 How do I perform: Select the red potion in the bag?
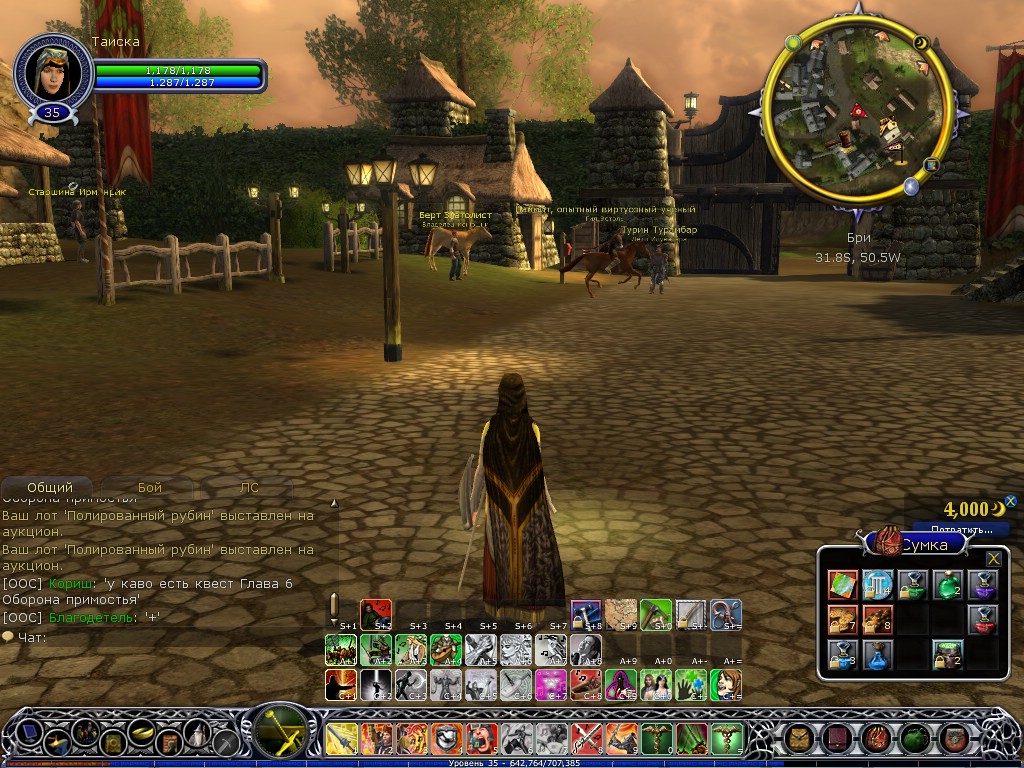pos(982,620)
